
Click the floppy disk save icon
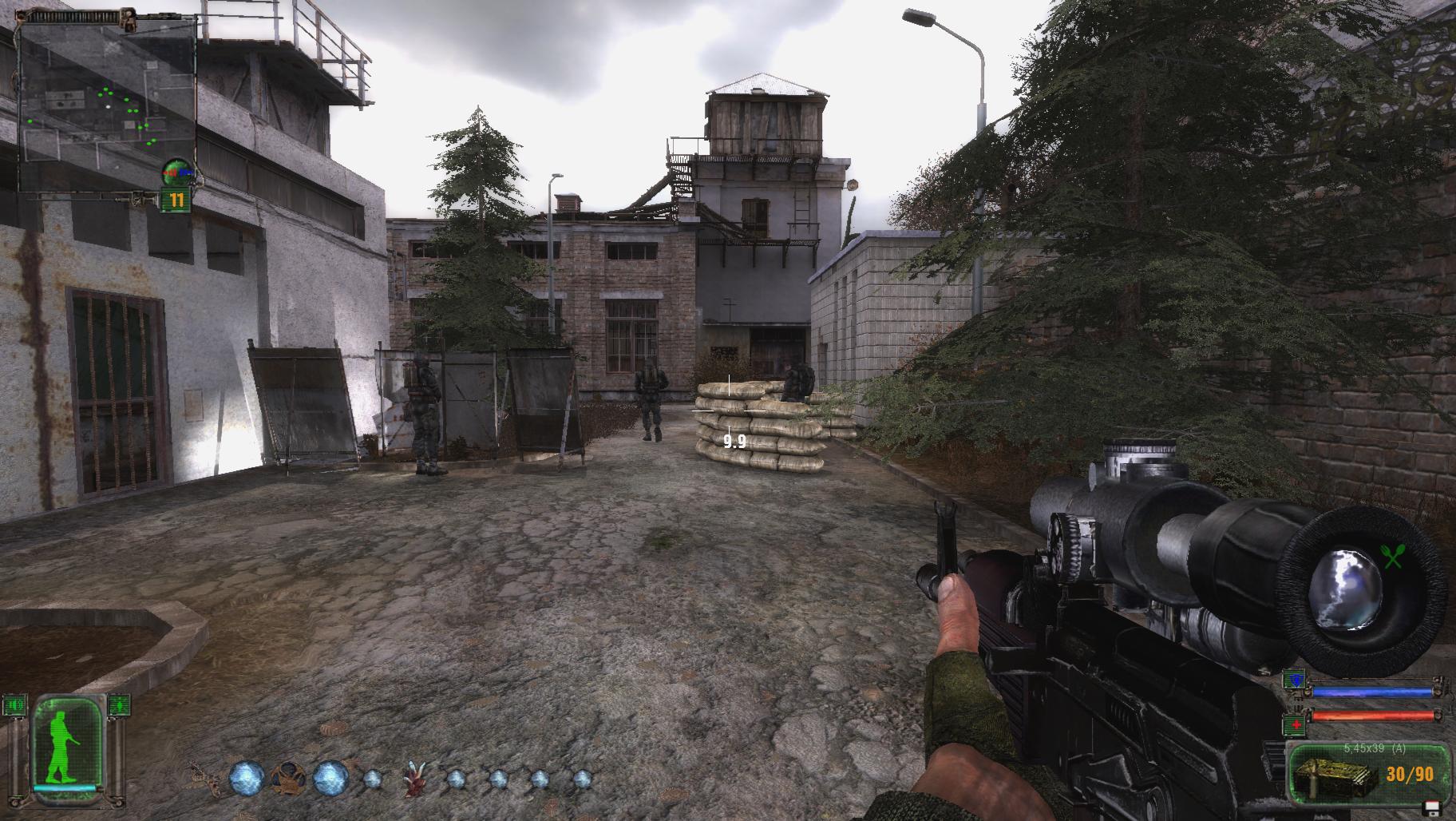(1432, 807)
